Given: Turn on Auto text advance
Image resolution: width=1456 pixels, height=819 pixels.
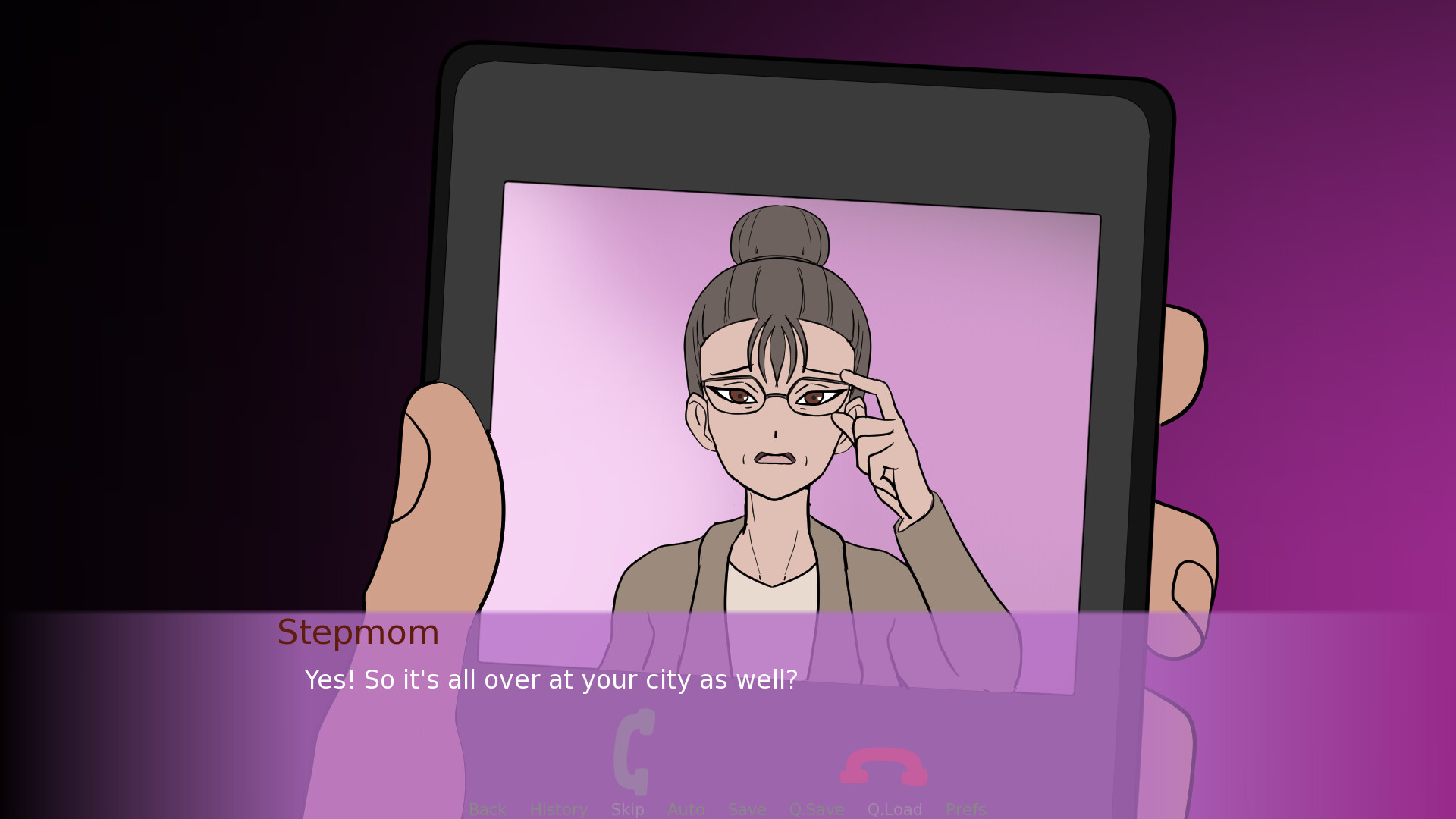Looking at the screenshot, I should coord(686,808).
